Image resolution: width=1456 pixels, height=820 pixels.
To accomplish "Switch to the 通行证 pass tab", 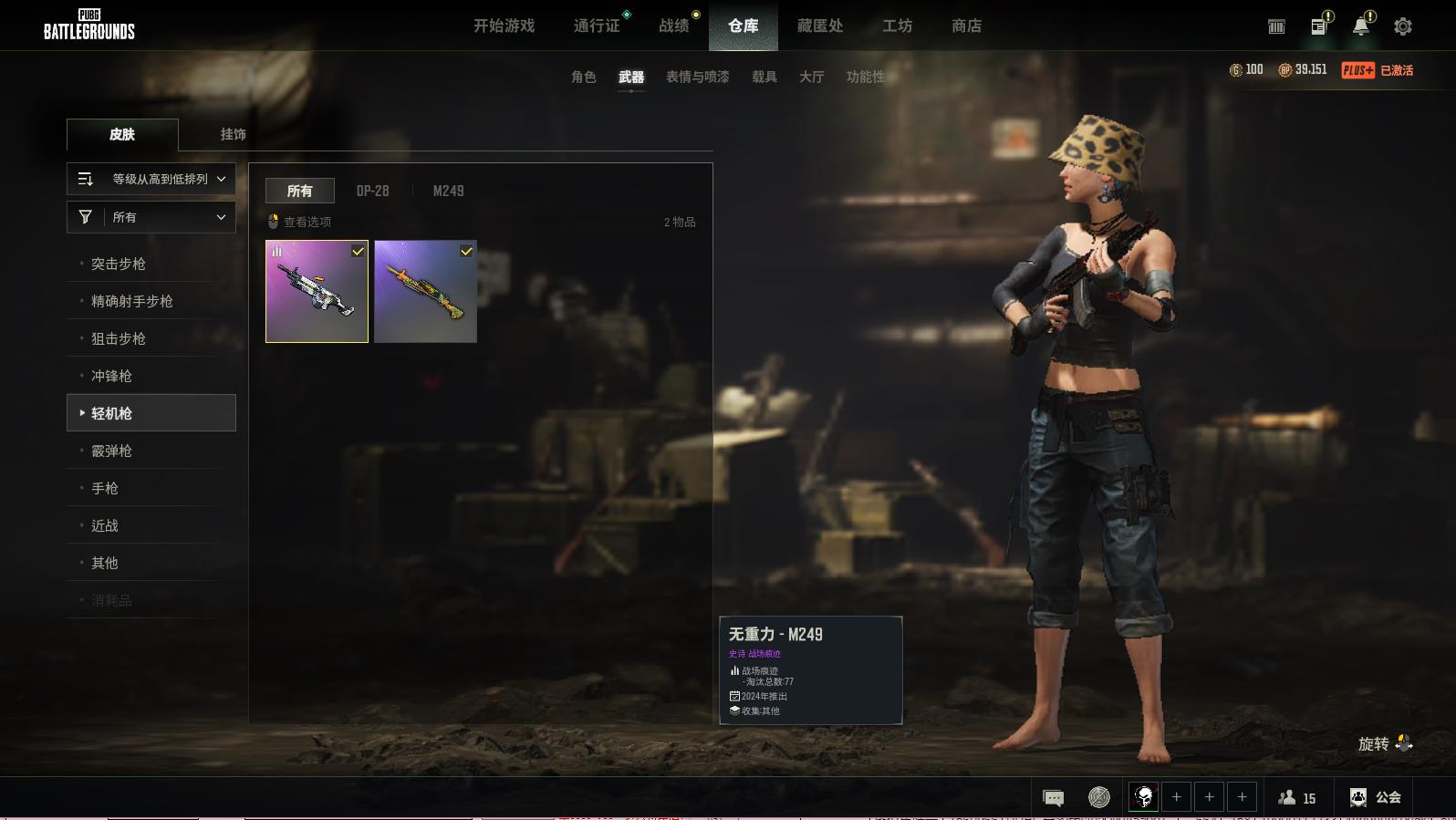I will (x=597, y=26).
